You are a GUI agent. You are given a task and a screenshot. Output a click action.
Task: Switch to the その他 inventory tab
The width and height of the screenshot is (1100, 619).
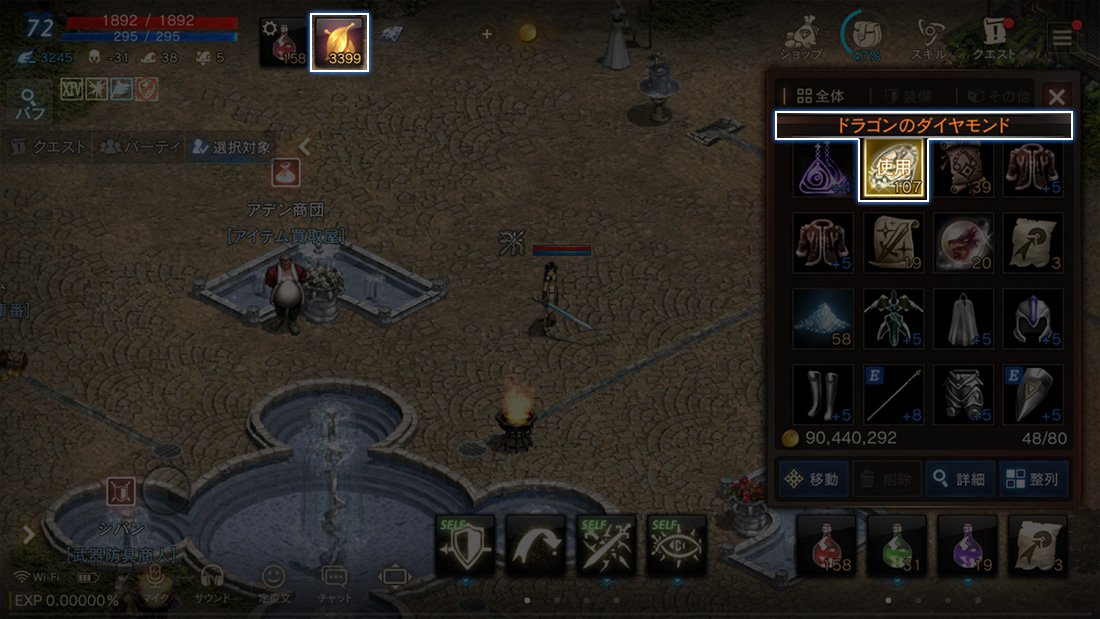tap(991, 96)
